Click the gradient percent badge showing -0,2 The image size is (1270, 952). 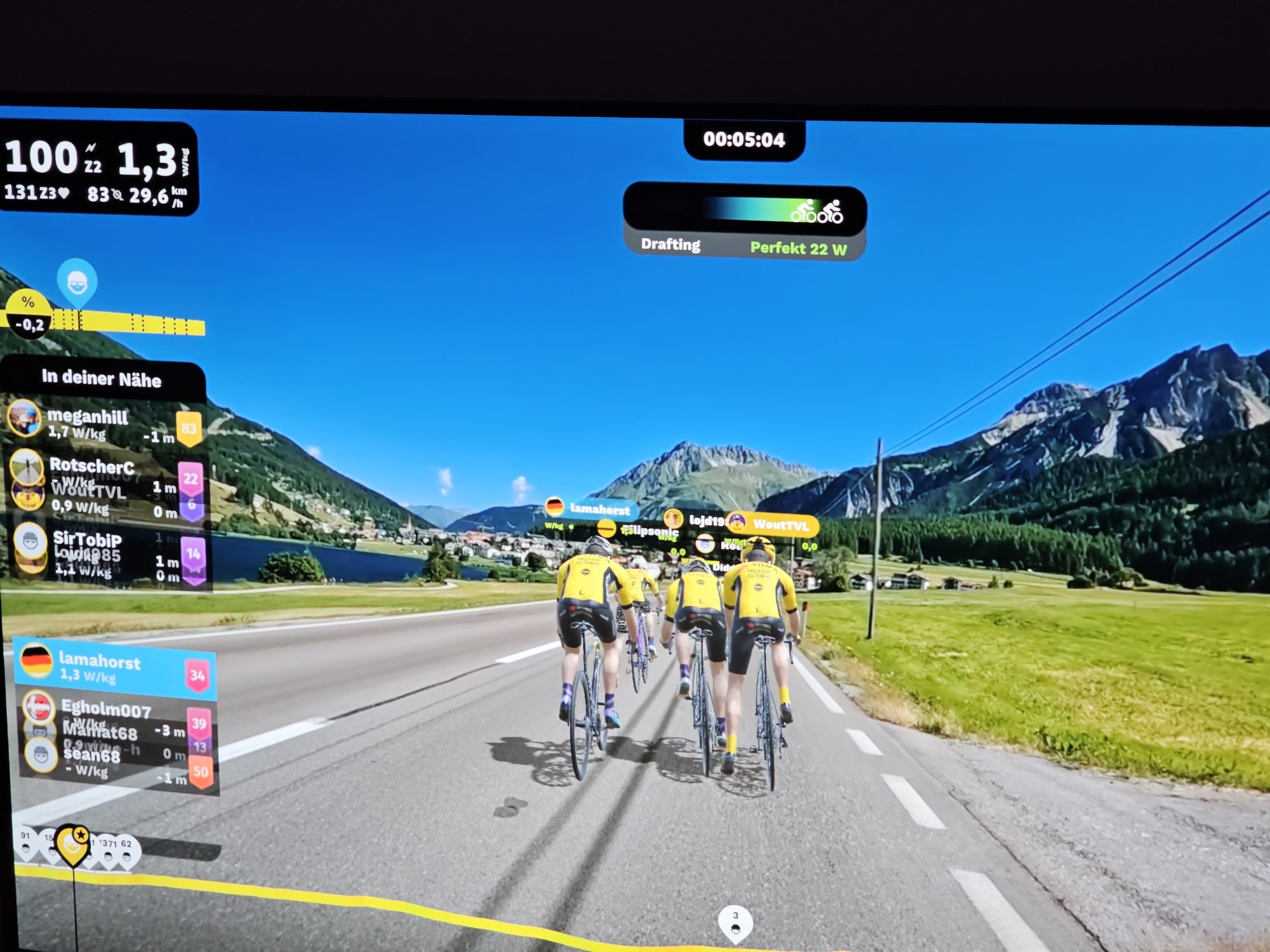[x=29, y=315]
